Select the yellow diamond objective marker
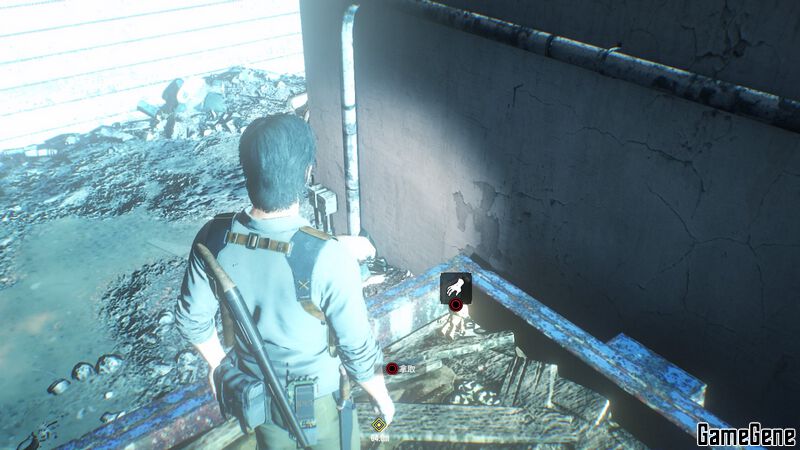This screenshot has height=450, width=800. pyautogui.click(x=379, y=424)
